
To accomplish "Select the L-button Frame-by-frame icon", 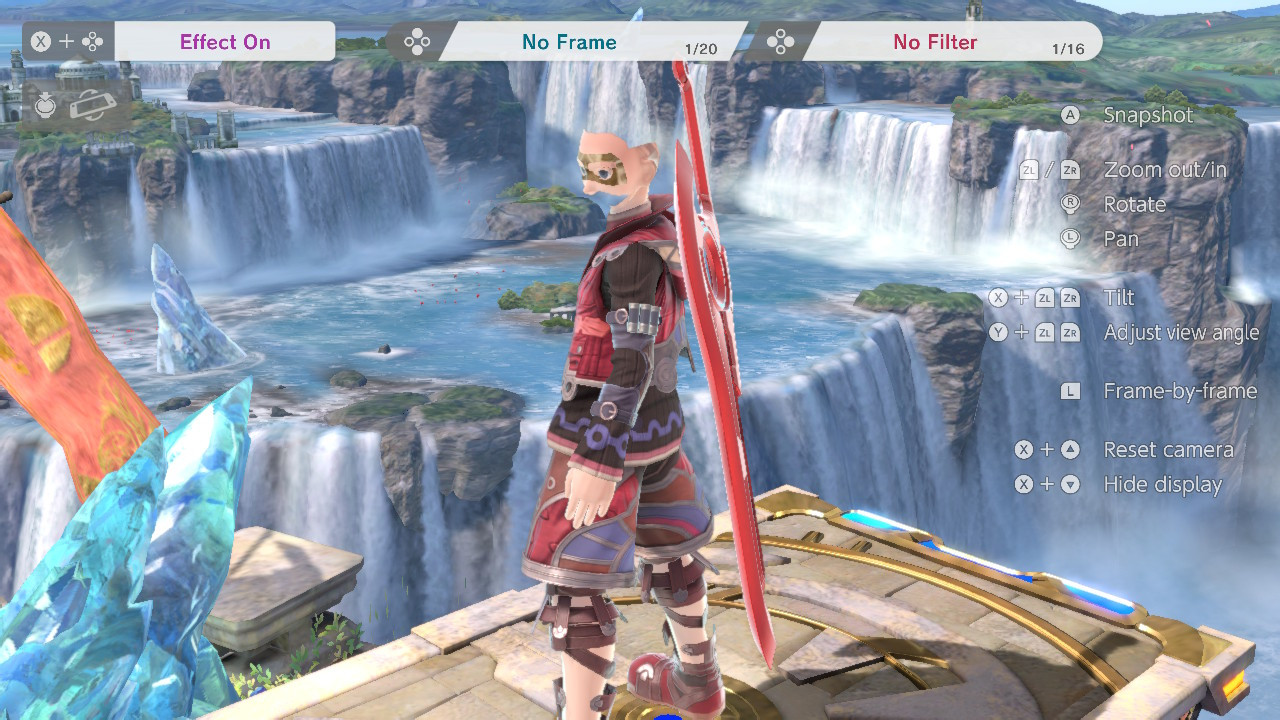I will 1070,391.
